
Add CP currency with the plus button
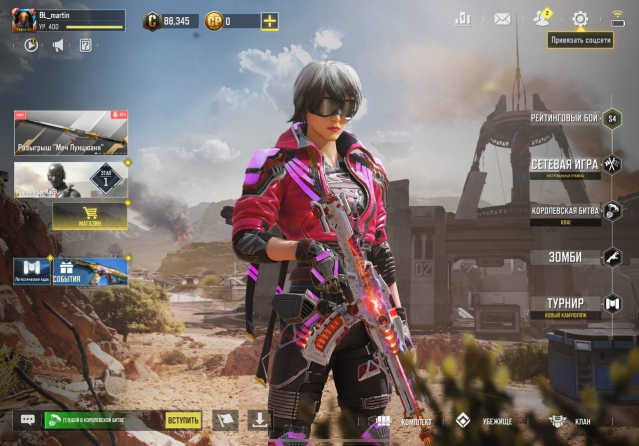click(269, 21)
